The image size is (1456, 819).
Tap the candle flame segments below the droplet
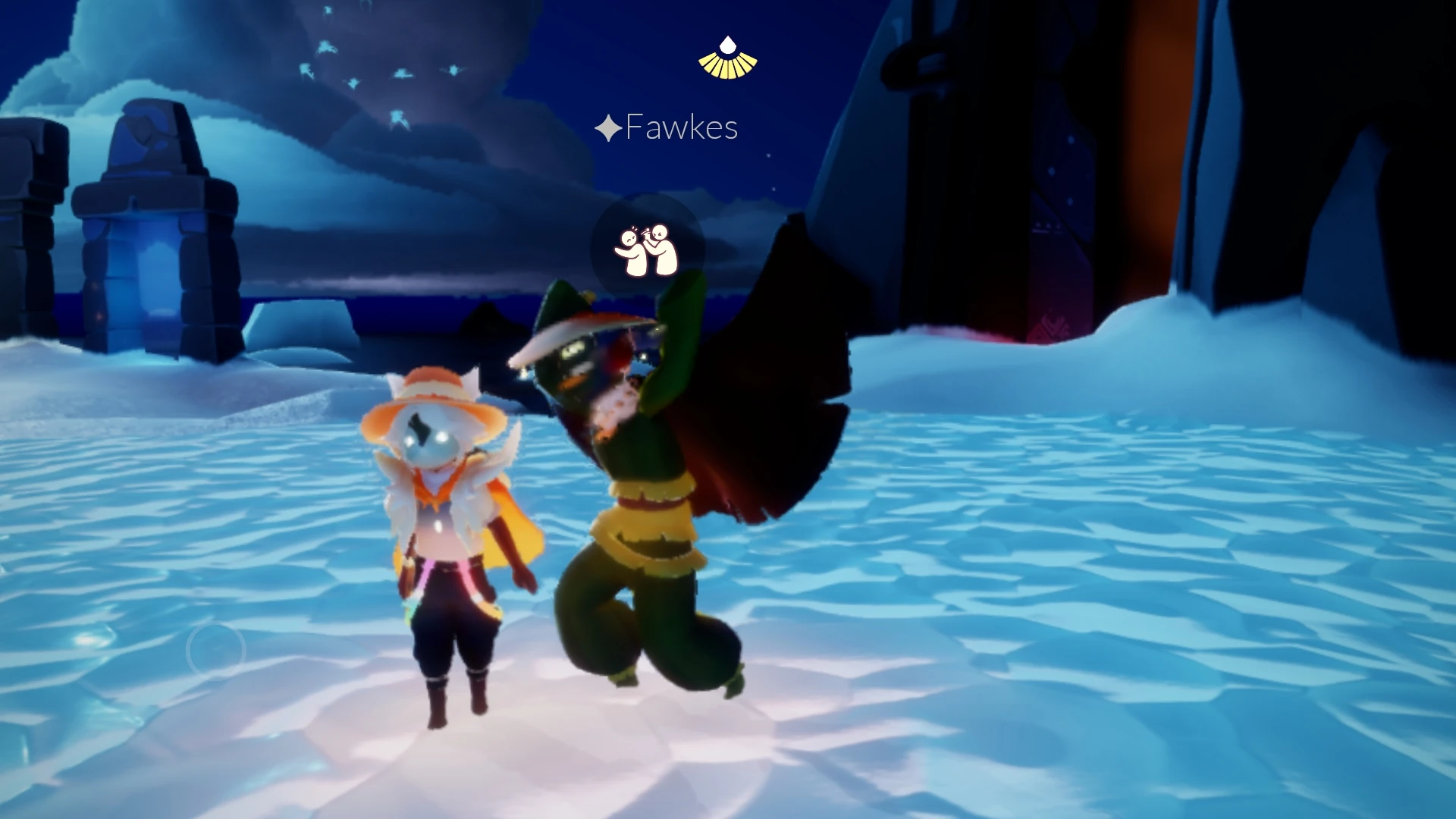(x=726, y=67)
